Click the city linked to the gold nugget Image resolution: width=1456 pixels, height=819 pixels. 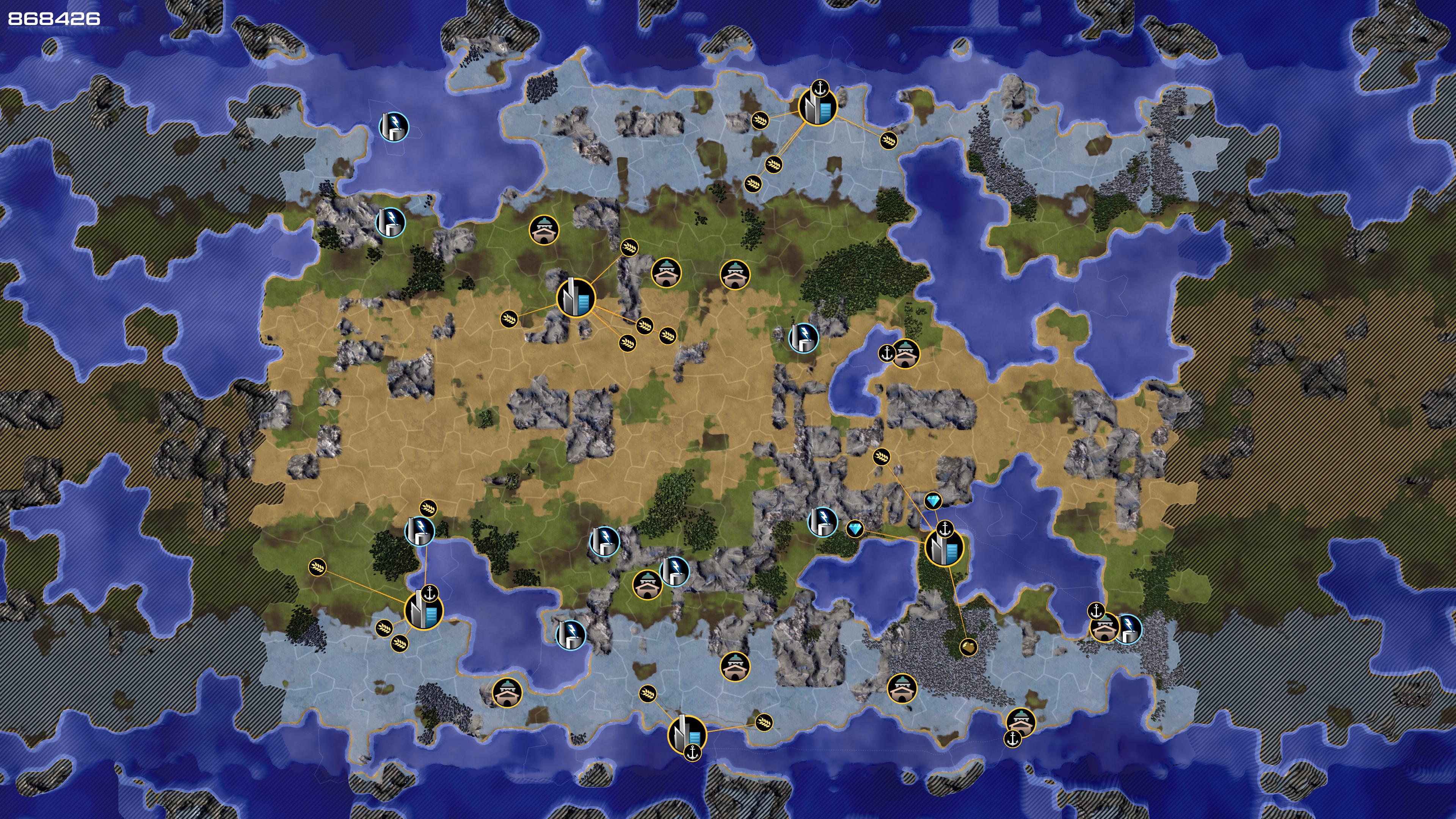[943, 548]
